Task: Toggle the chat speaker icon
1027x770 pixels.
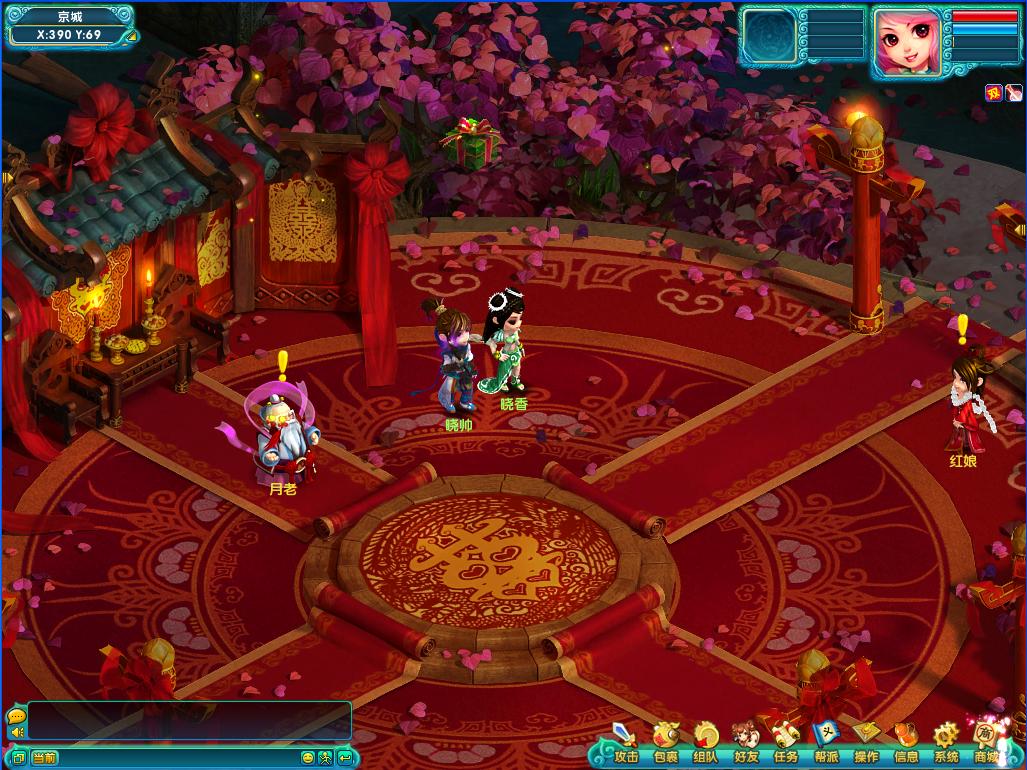Action: tap(15, 733)
